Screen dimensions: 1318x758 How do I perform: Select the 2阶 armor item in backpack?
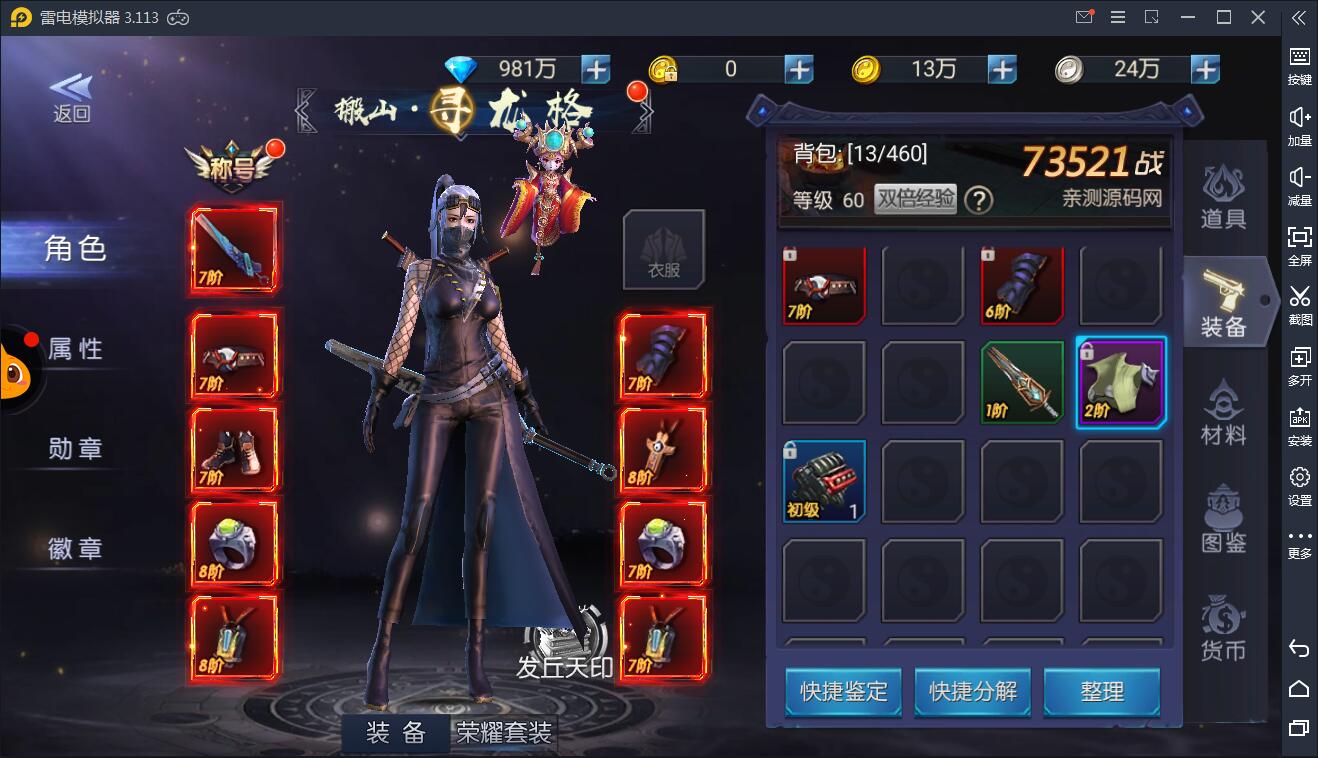pos(1121,383)
